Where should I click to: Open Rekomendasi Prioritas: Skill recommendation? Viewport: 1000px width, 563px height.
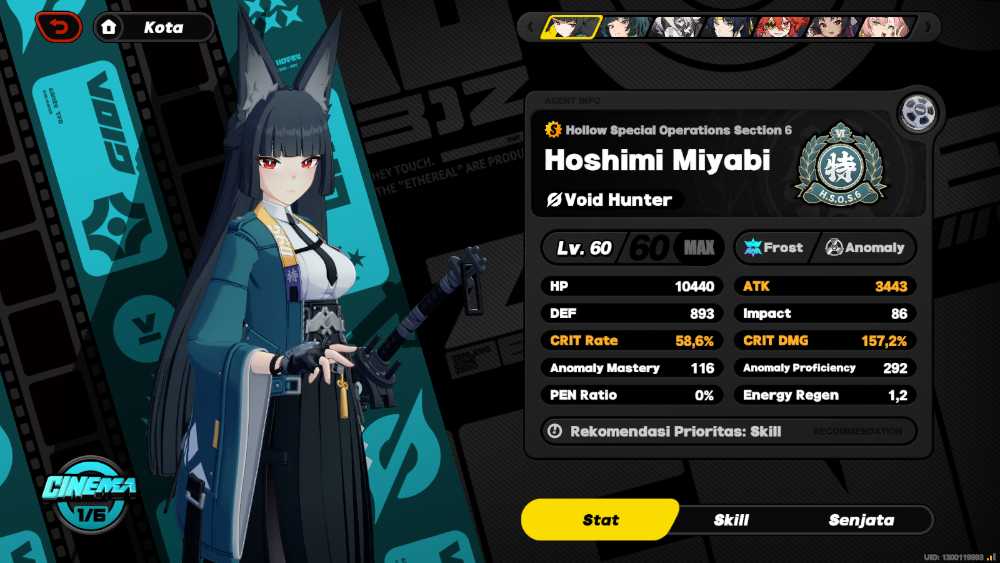coord(729,431)
